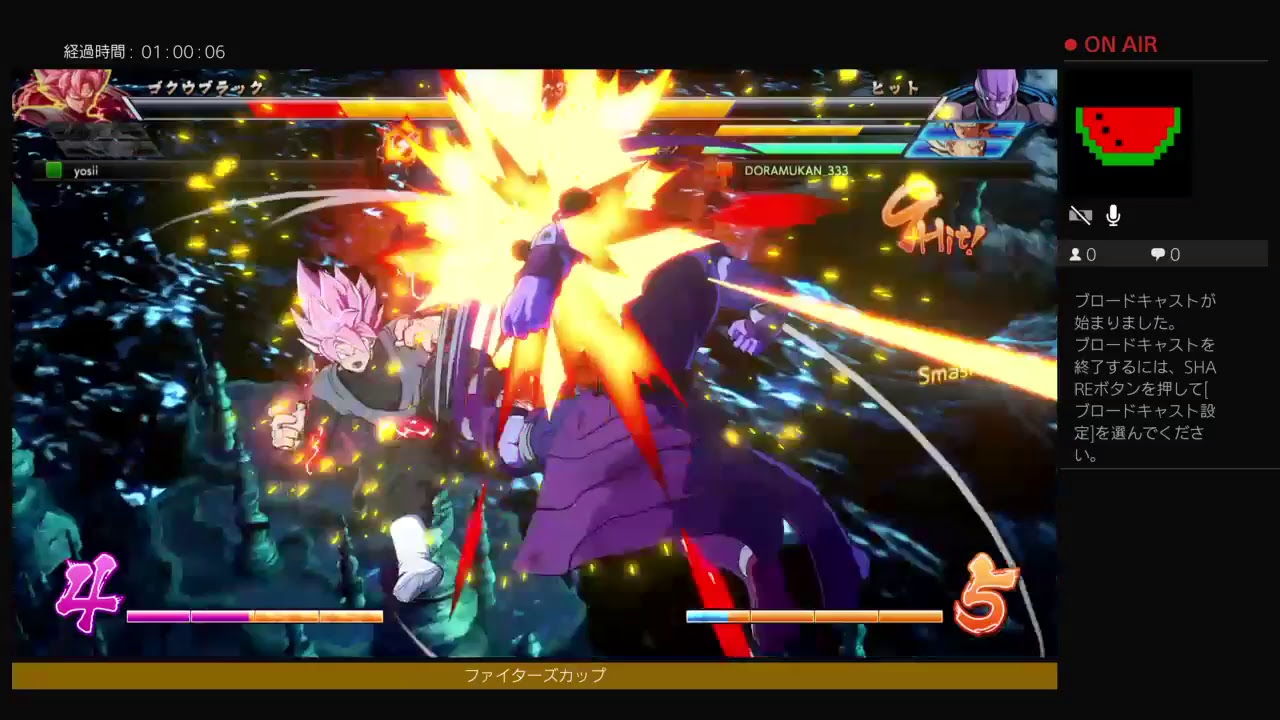Click the red ON AIR dot
The height and width of the screenshot is (720, 1280).
(x=1070, y=44)
